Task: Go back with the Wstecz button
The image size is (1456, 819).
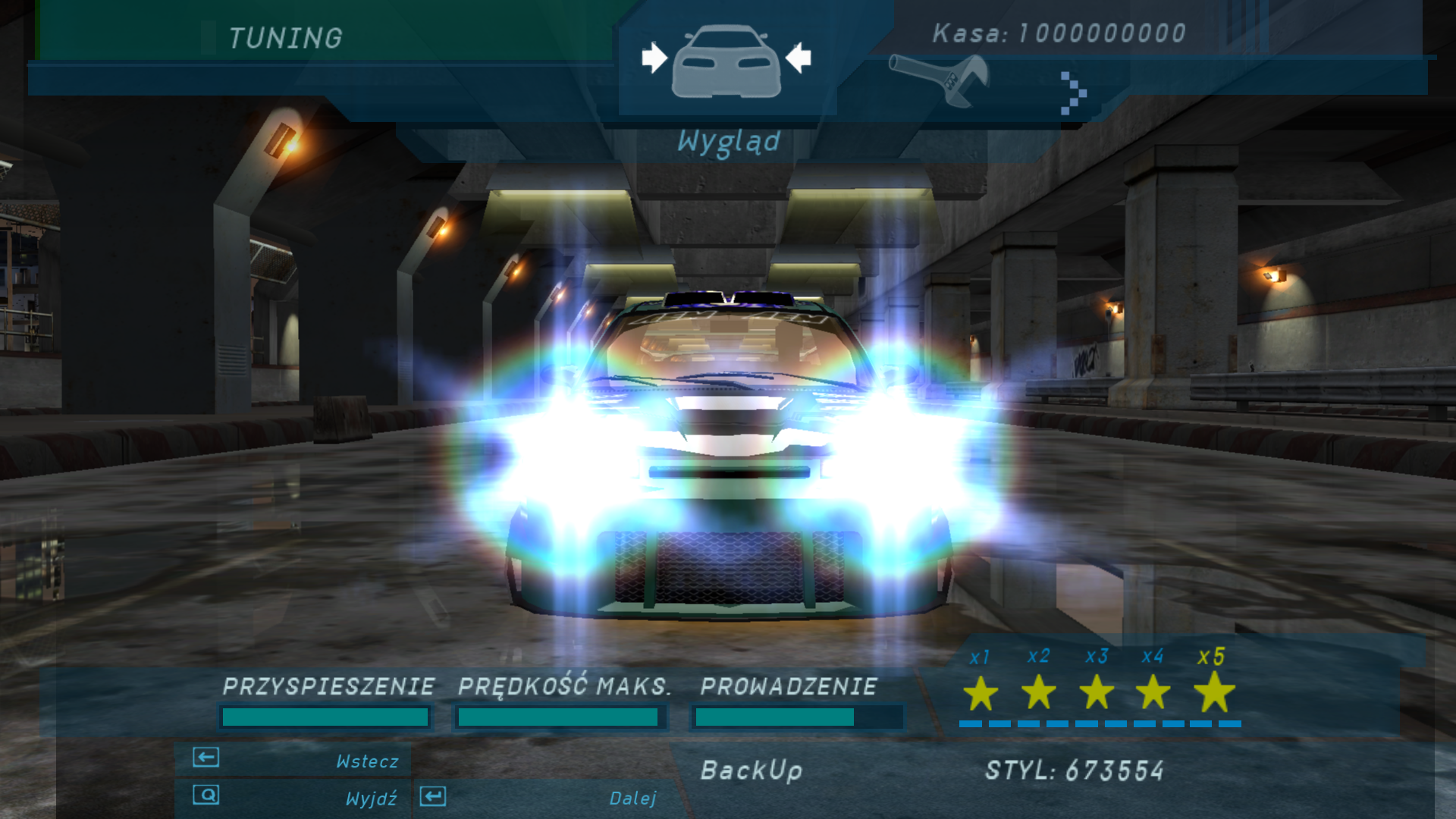Action: click(x=294, y=760)
